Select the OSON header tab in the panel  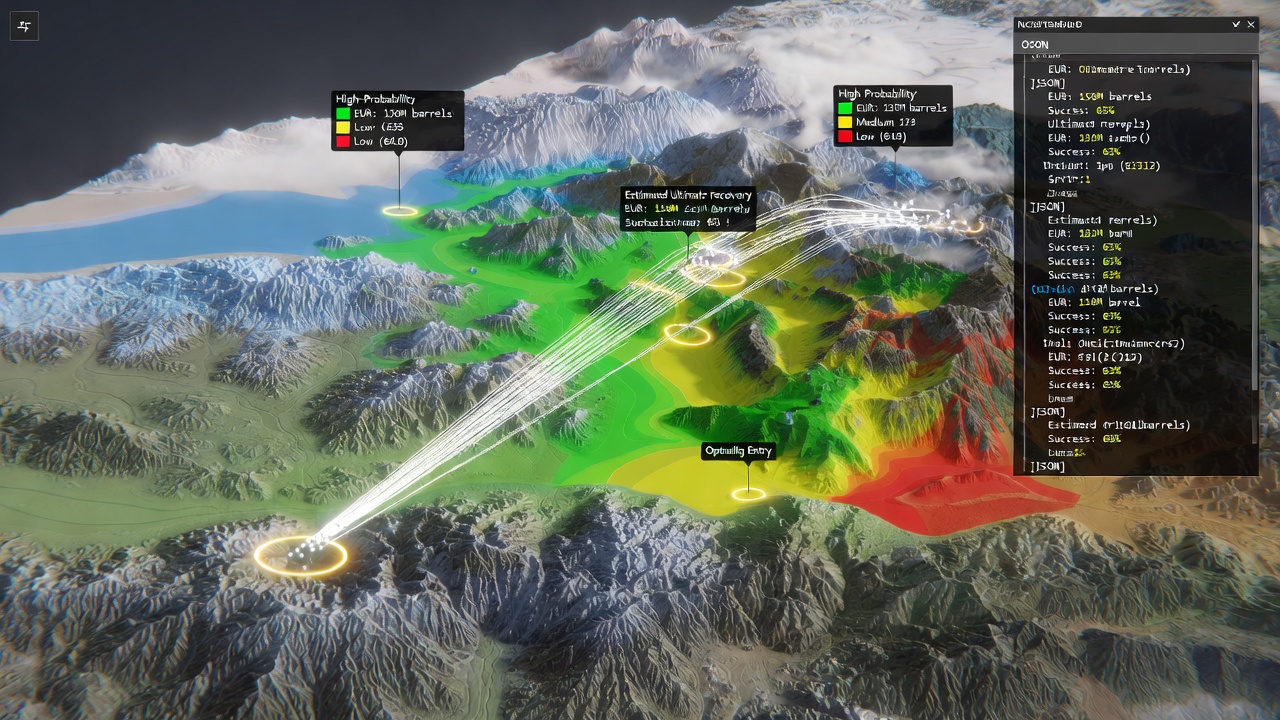pyautogui.click(x=1035, y=45)
